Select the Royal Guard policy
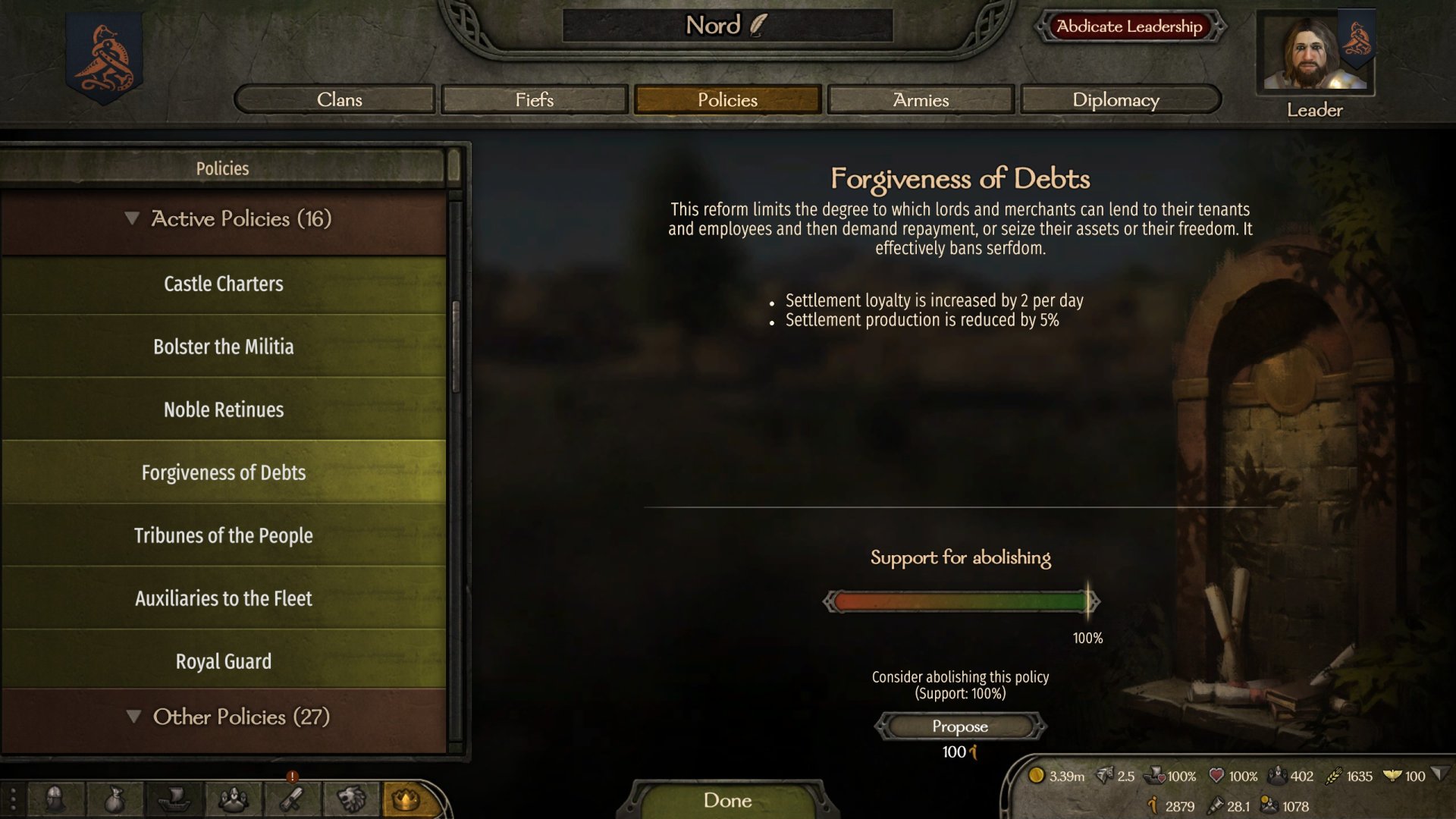The image size is (1456, 819). tap(224, 662)
